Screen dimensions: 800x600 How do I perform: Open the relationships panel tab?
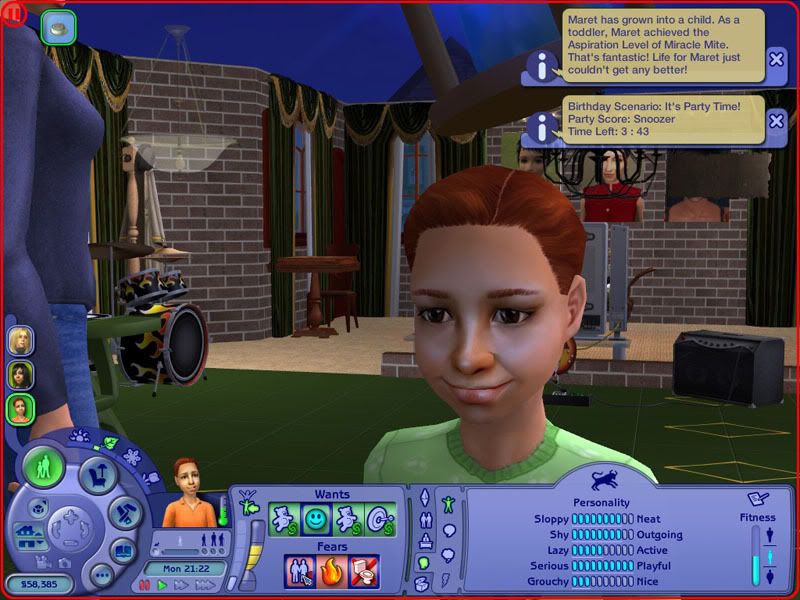click(424, 520)
